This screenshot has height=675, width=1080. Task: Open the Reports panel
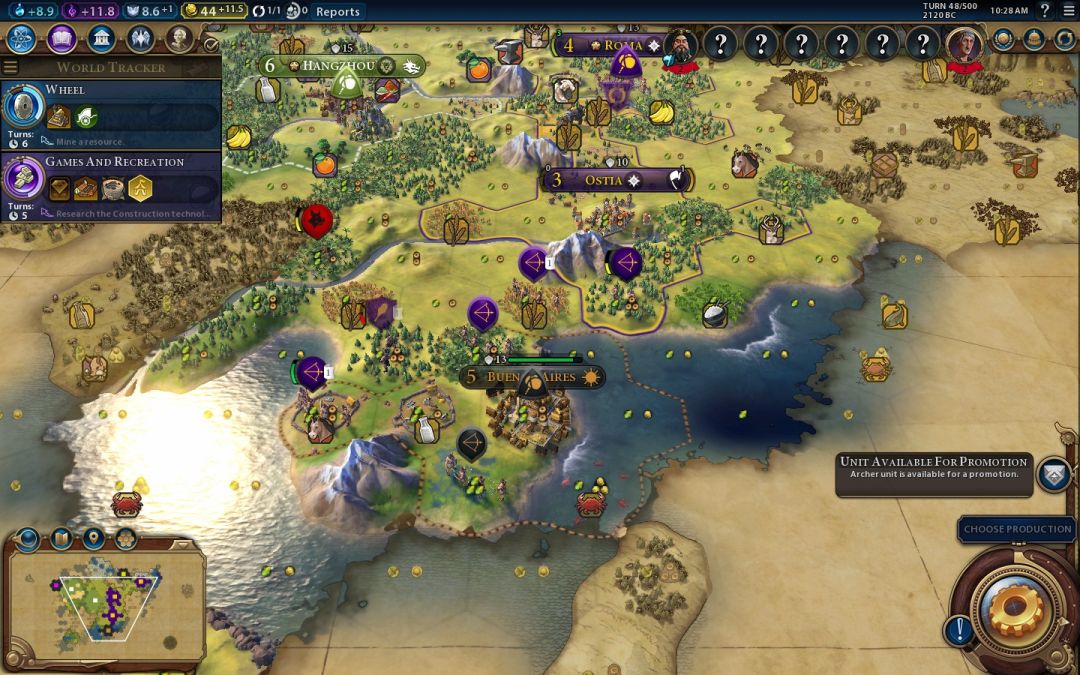337,12
